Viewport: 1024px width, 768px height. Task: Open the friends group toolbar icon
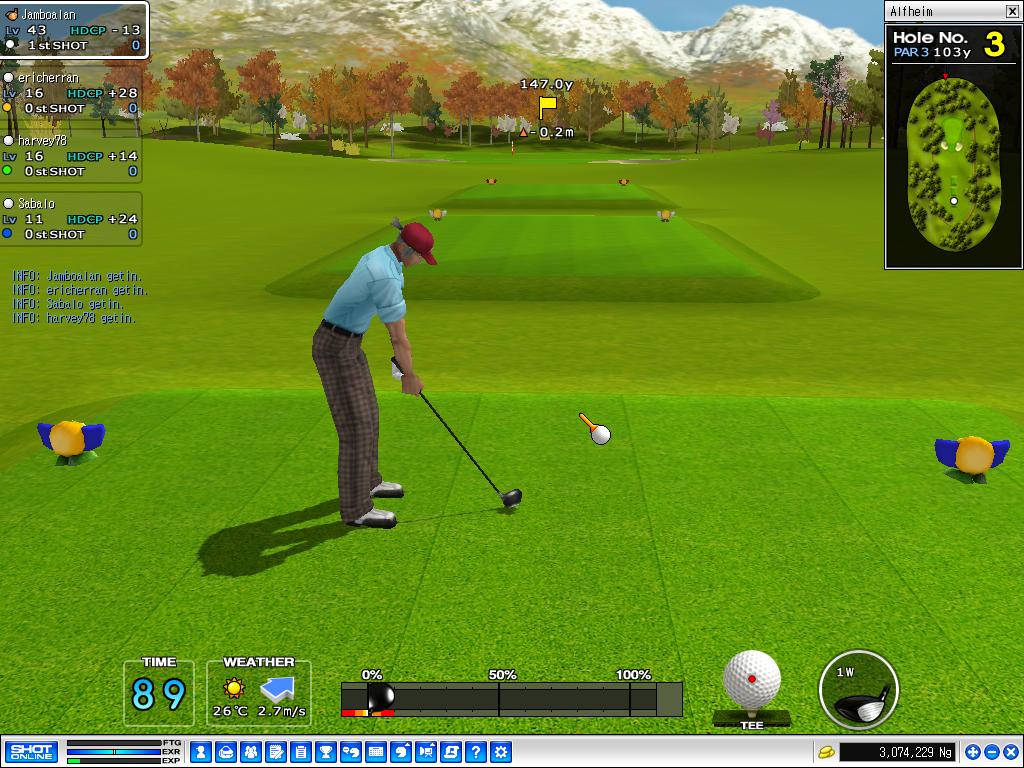coord(250,752)
